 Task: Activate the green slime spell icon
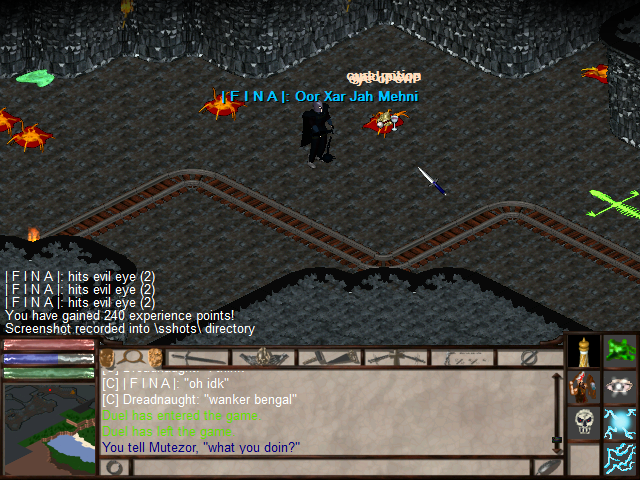(621, 351)
